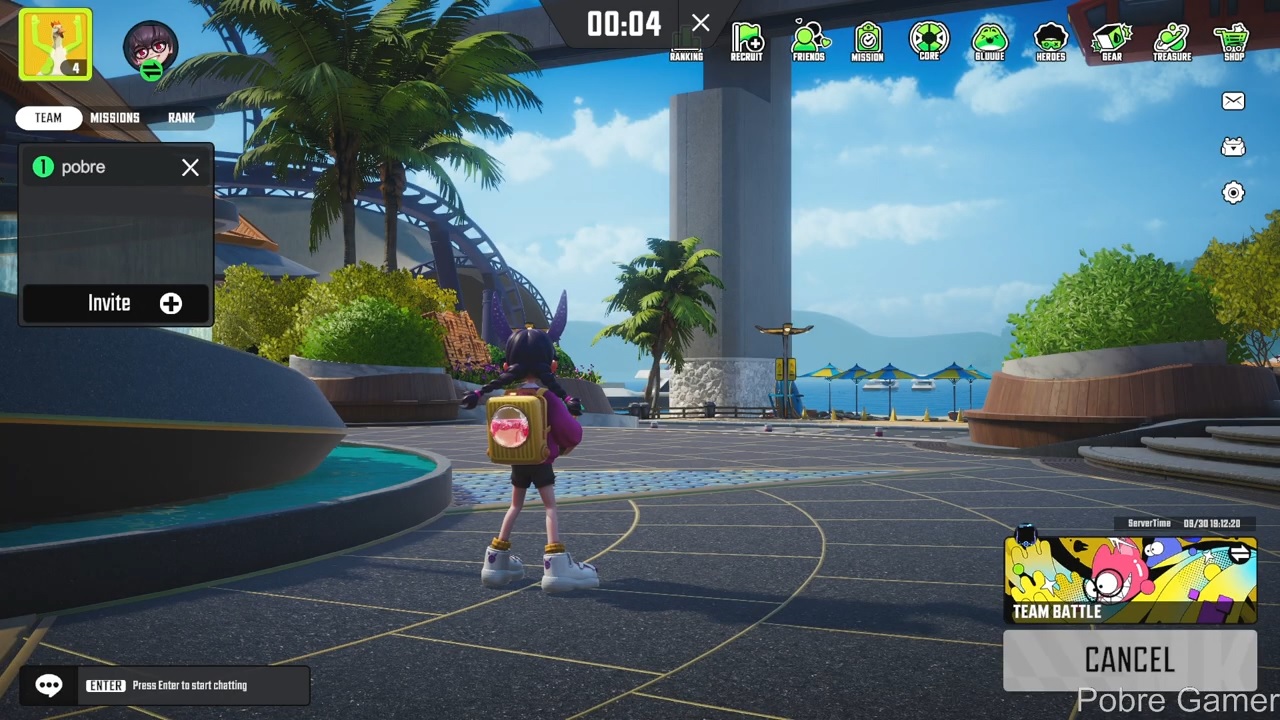Switch to the Missions tab
The height and width of the screenshot is (720, 1280).
pos(115,118)
